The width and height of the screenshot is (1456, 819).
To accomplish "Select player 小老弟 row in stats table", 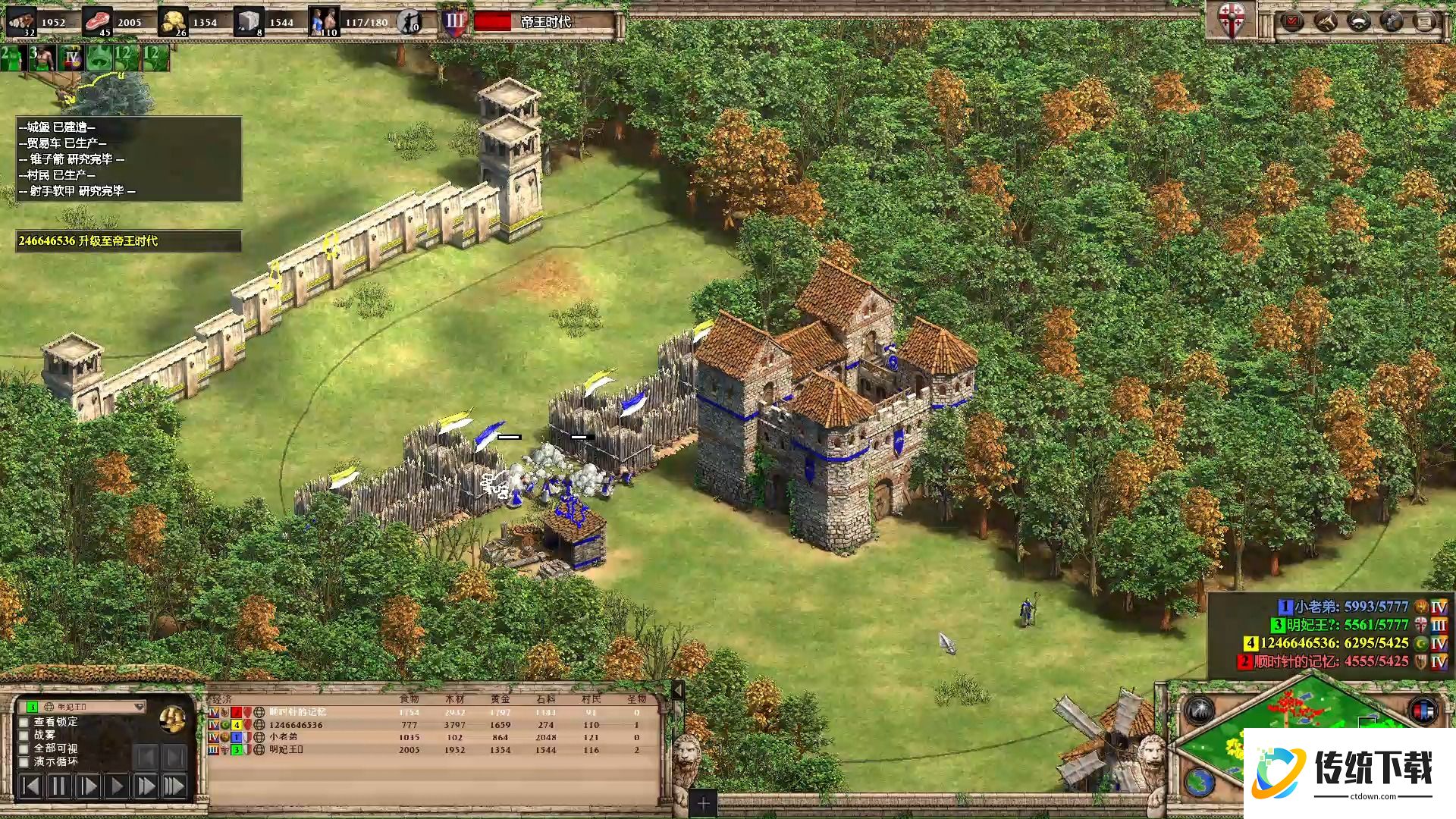I will point(283,737).
